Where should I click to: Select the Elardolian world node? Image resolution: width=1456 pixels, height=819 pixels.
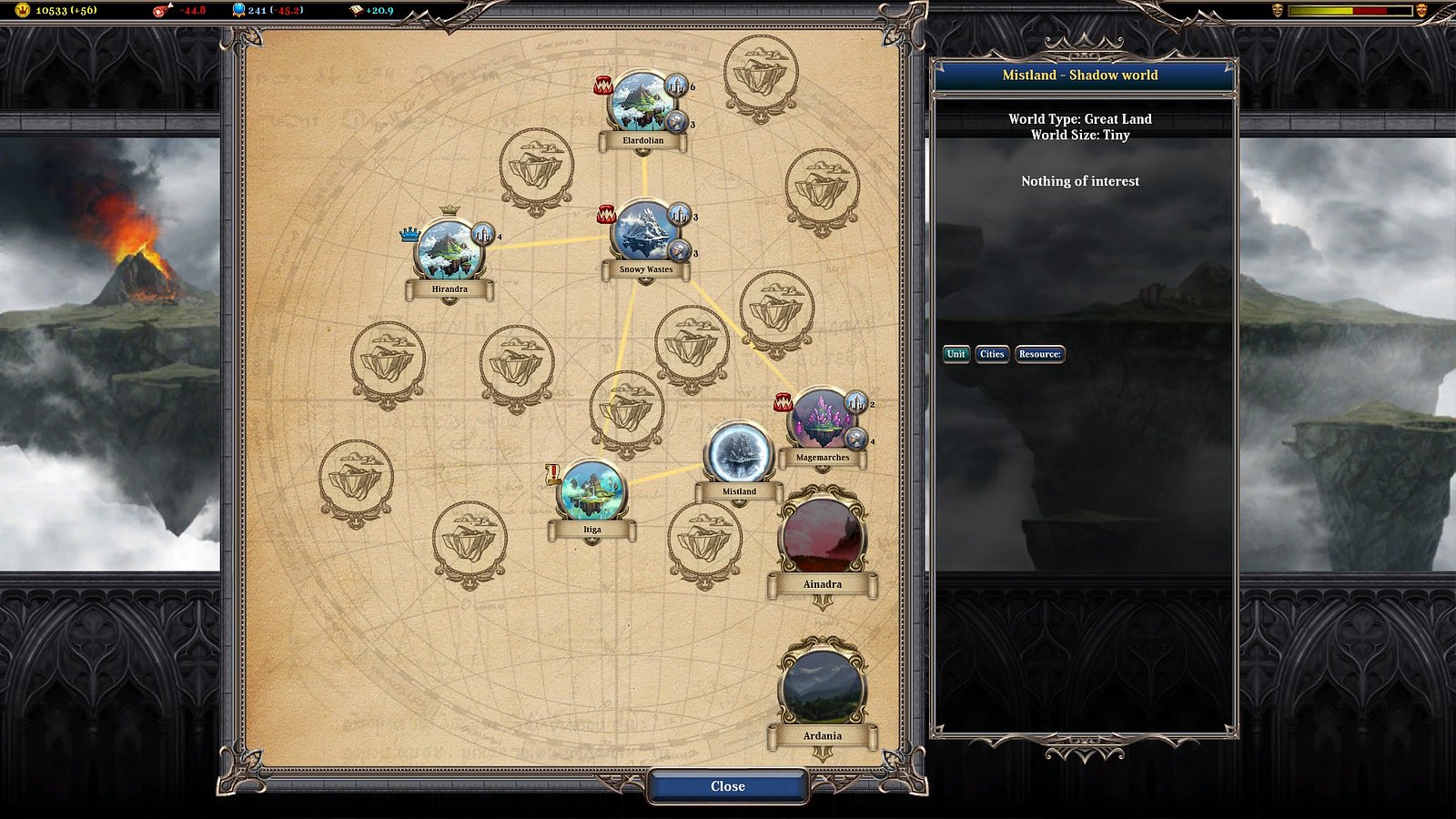(642, 104)
